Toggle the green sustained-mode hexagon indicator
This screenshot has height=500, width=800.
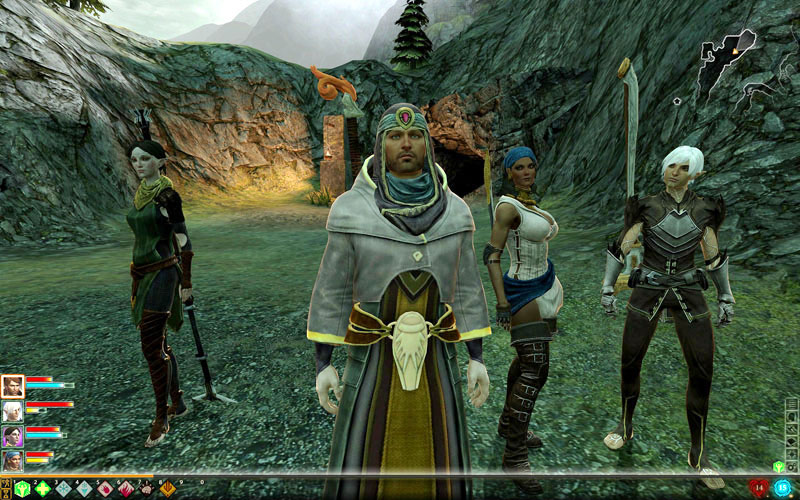(x=779, y=466)
